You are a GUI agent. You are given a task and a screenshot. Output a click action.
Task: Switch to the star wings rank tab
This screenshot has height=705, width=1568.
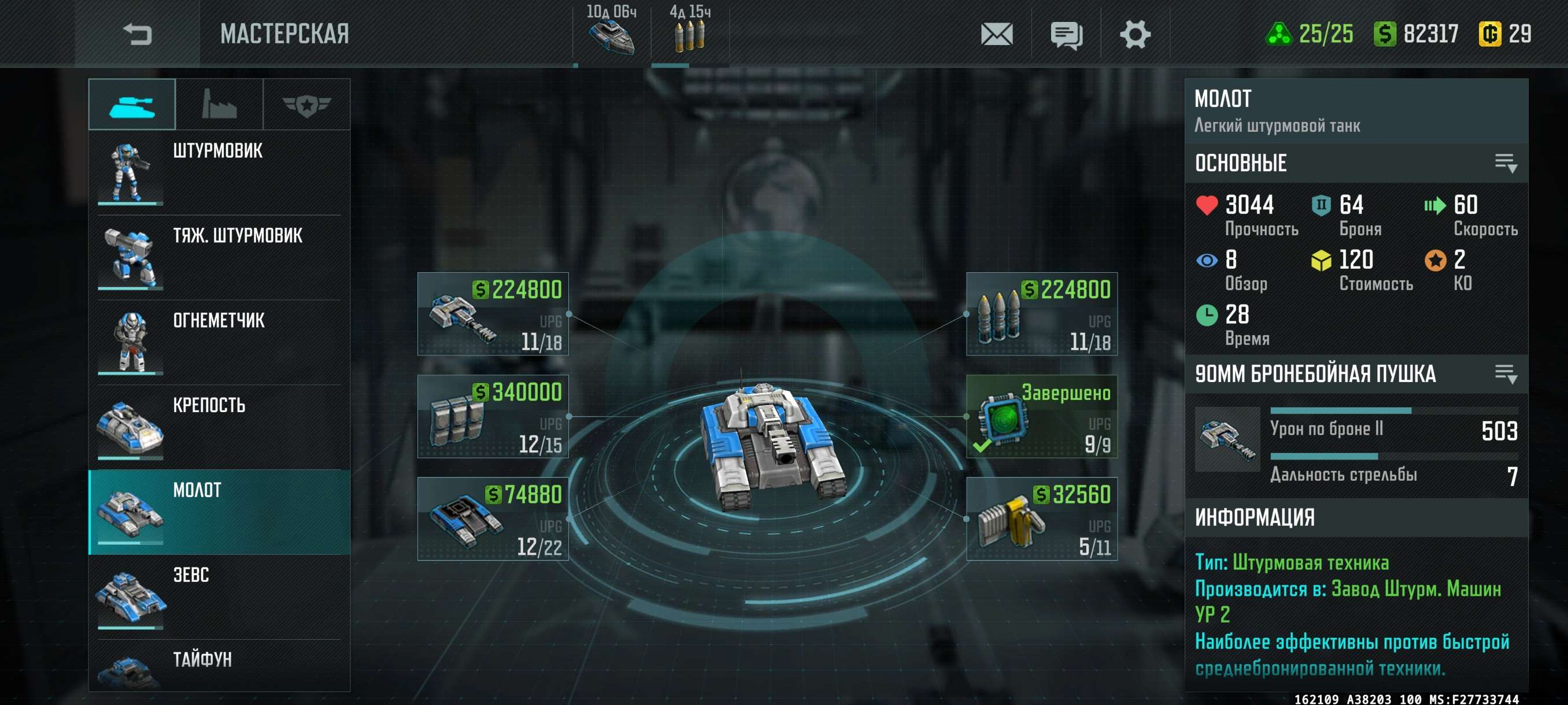coord(306,105)
